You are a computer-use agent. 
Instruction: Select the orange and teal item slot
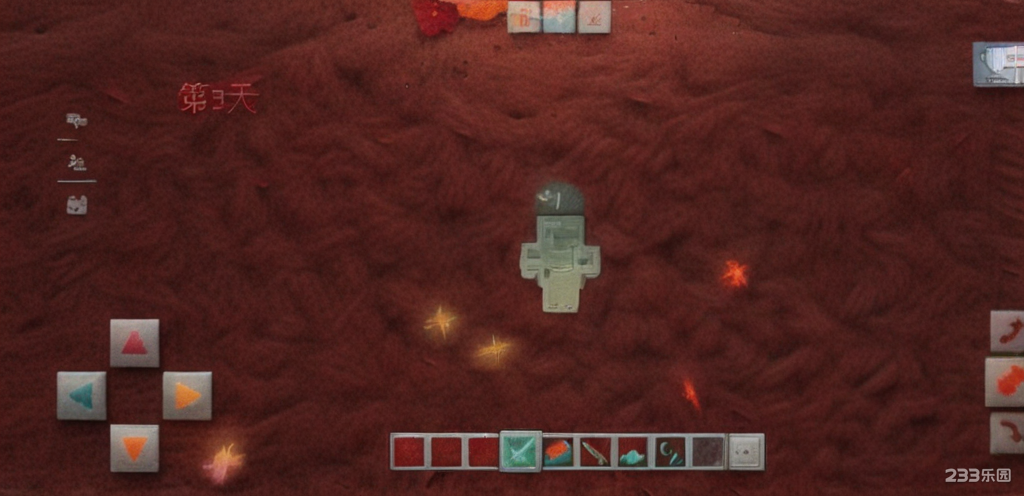558,451
